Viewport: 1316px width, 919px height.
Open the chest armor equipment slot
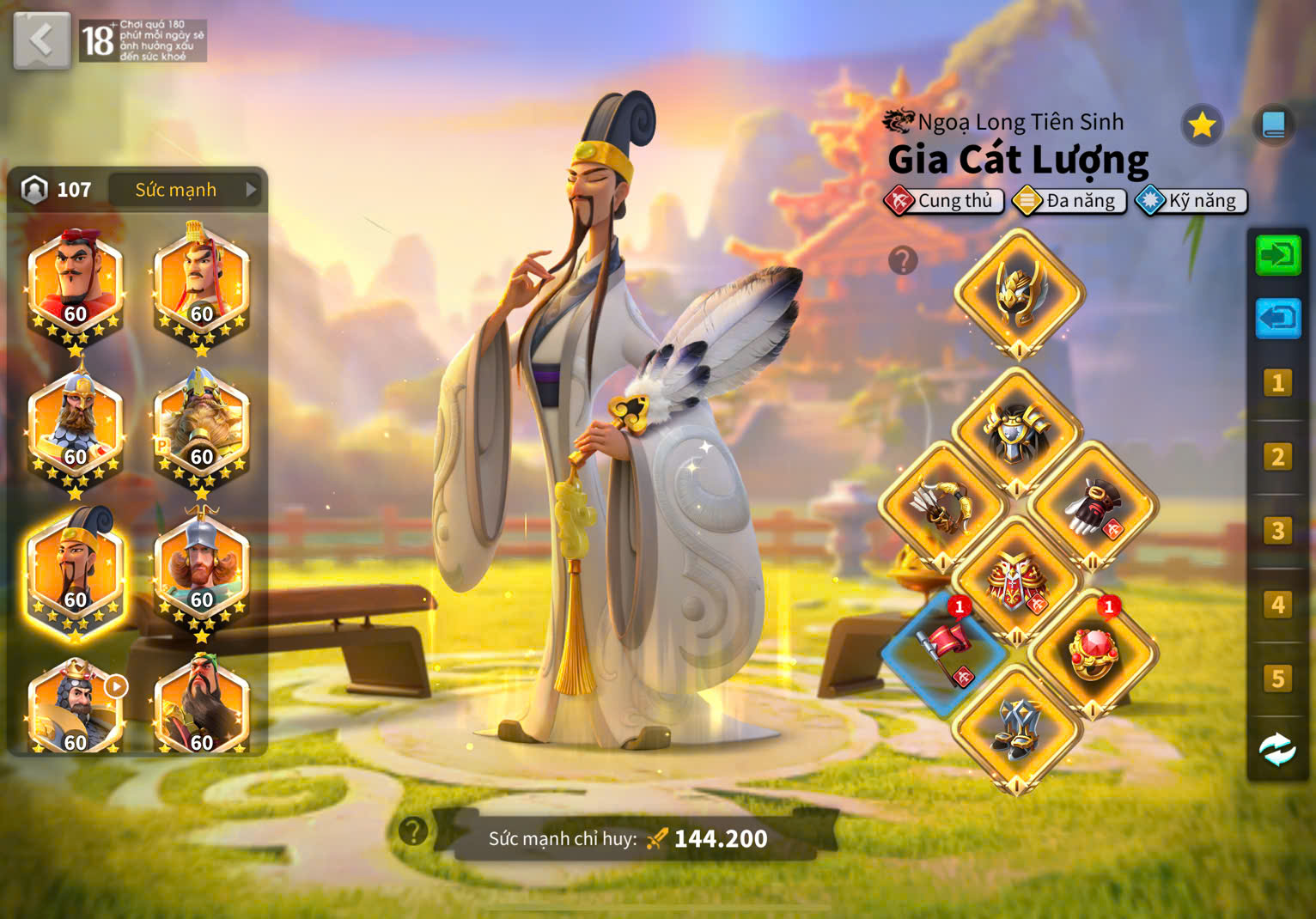pos(1017,431)
